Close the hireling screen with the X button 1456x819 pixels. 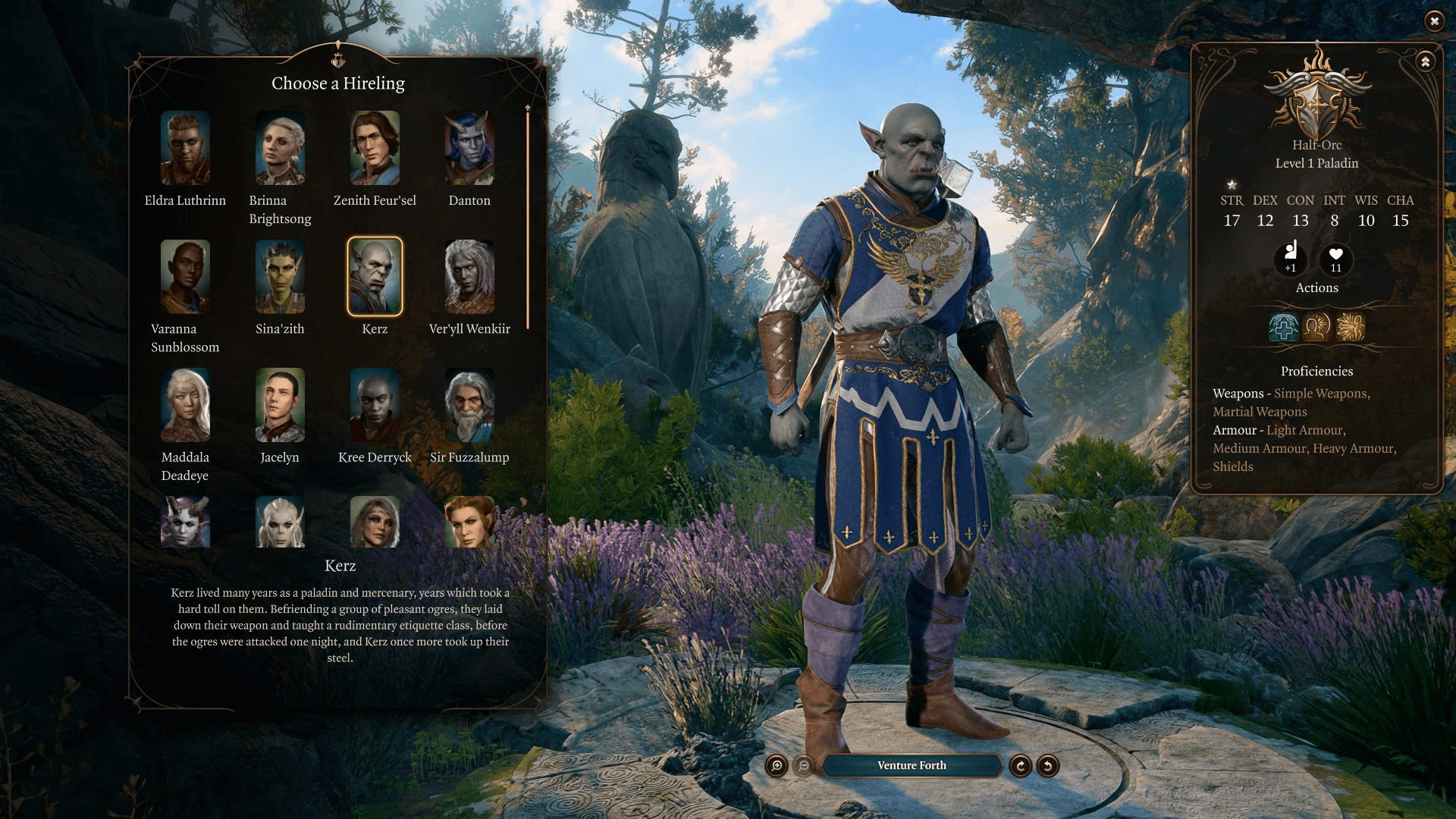[x=1435, y=22]
